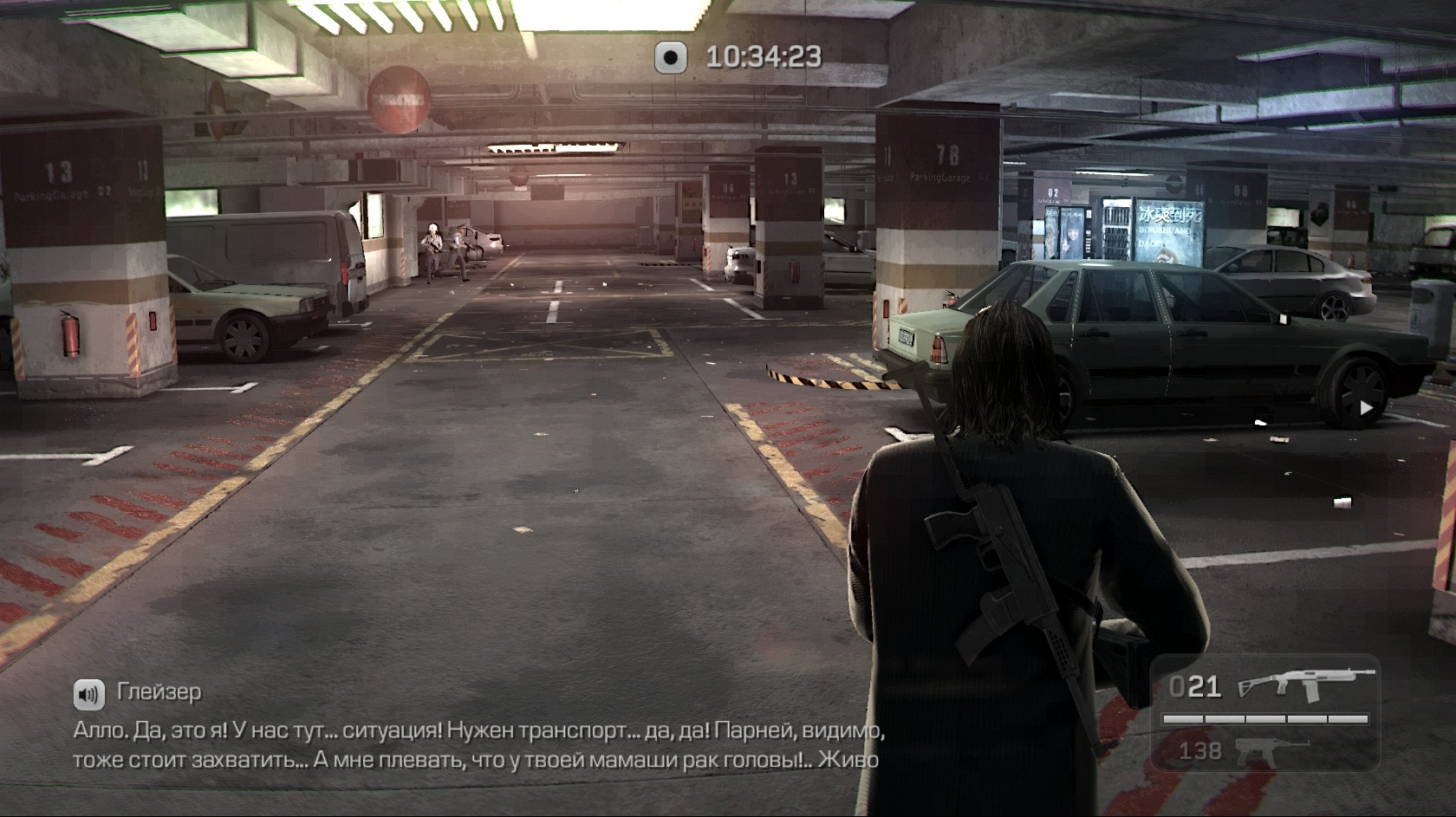This screenshot has width=1456, height=817.
Task: Click the recording indicator icon beside the timer
Action: pyautogui.click(x=670, y=57)
